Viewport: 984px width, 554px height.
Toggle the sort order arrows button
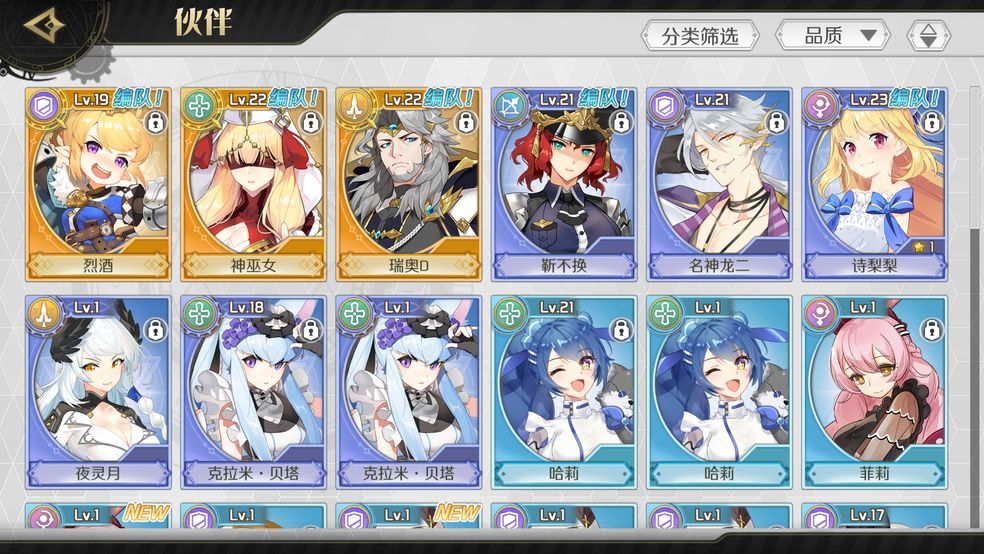[x=928, y=36]
